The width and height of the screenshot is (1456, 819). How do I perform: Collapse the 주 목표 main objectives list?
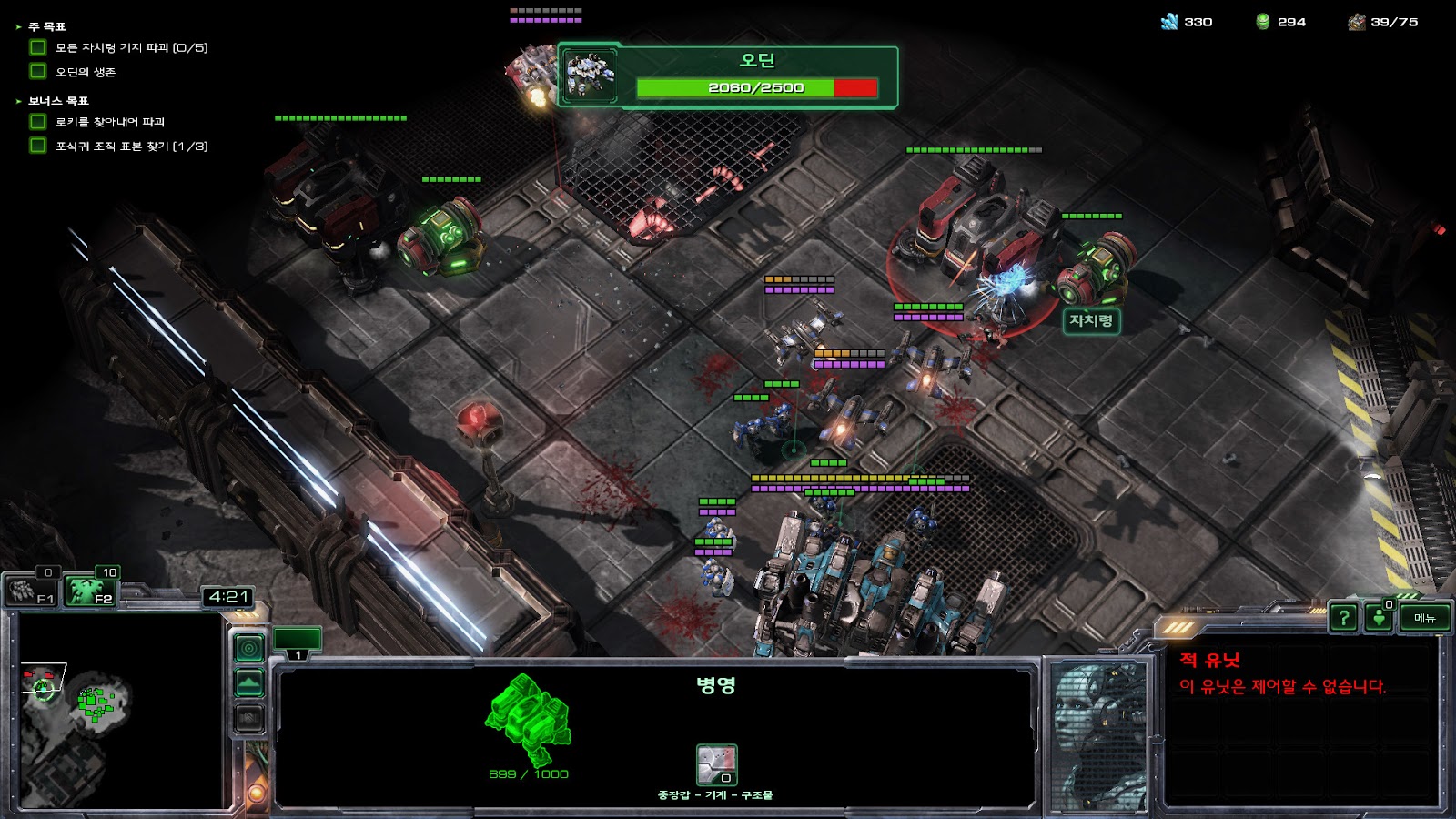tap(19, 27)
